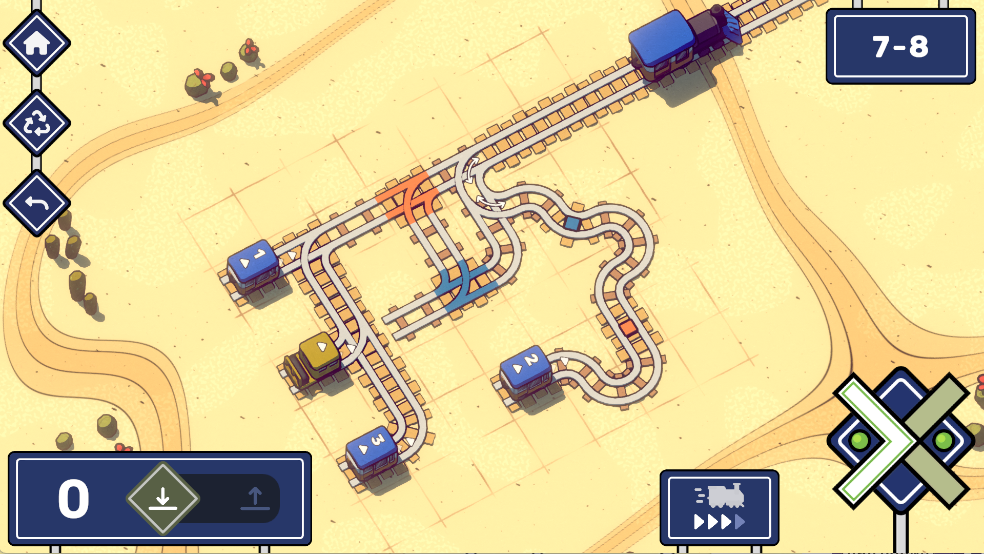Undo the last move
The height and width of the screenshot is (554, 984).
click(x=37, y=203)
